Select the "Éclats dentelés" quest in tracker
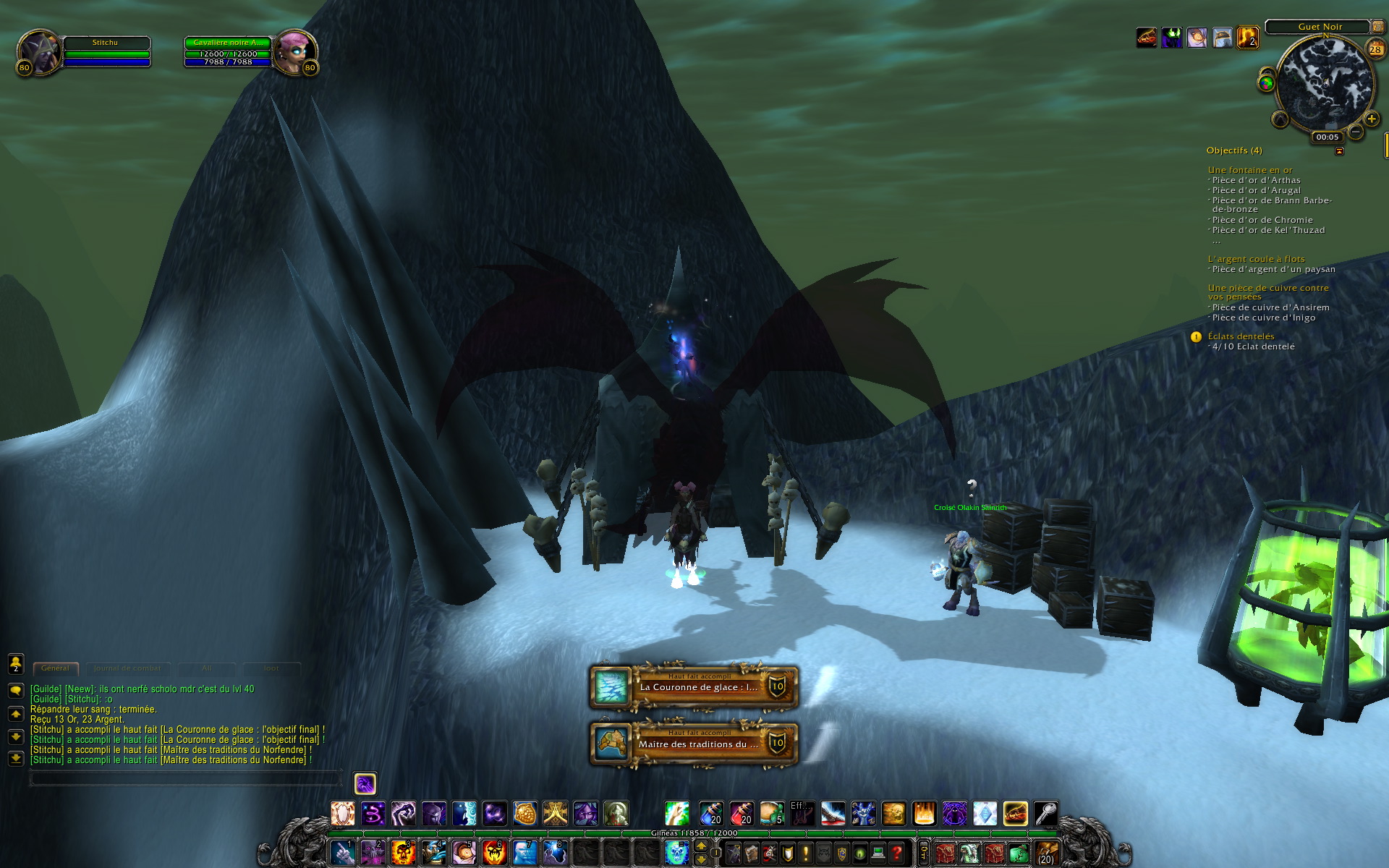 click(x=1241, y=336)
